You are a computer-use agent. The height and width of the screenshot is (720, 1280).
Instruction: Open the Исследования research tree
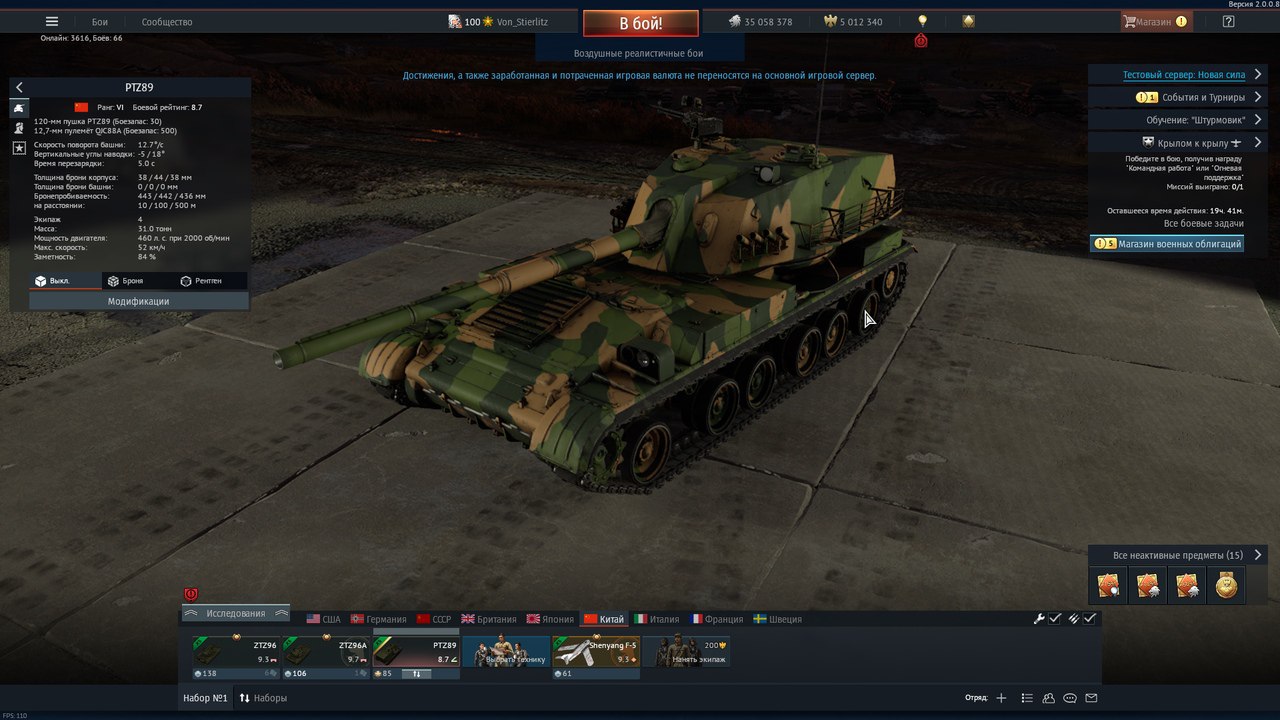[x=236, y=613]
